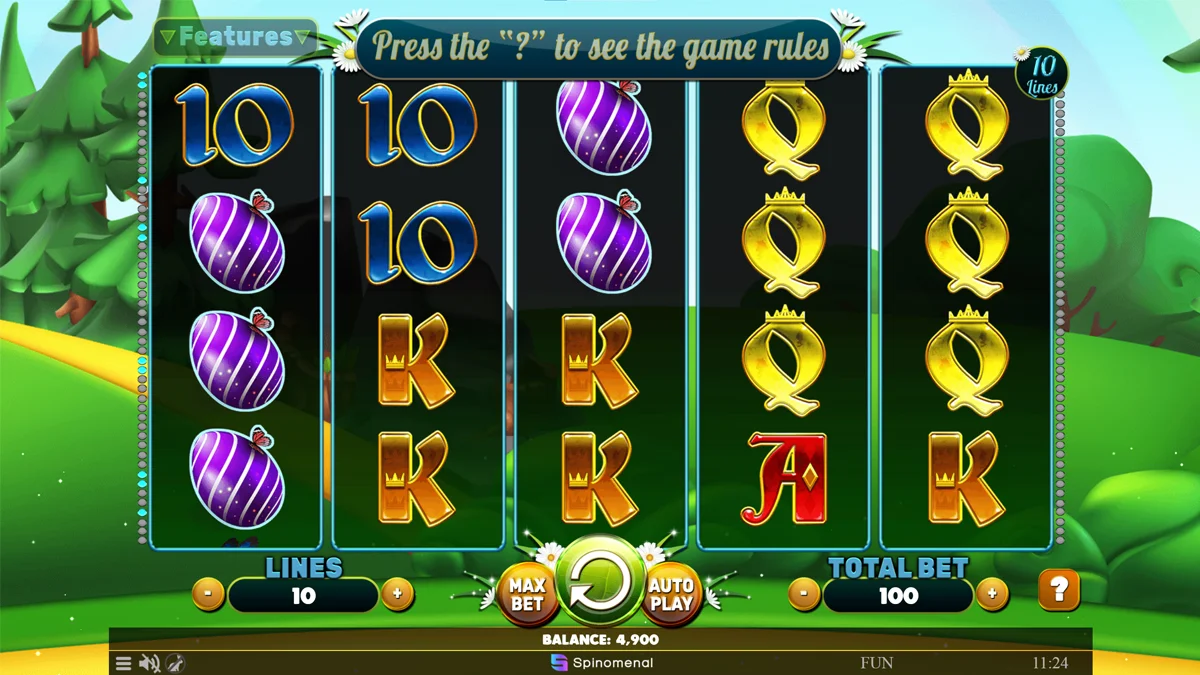
Task: Open game rules with the question mark
Action: tap(1059, 591)
